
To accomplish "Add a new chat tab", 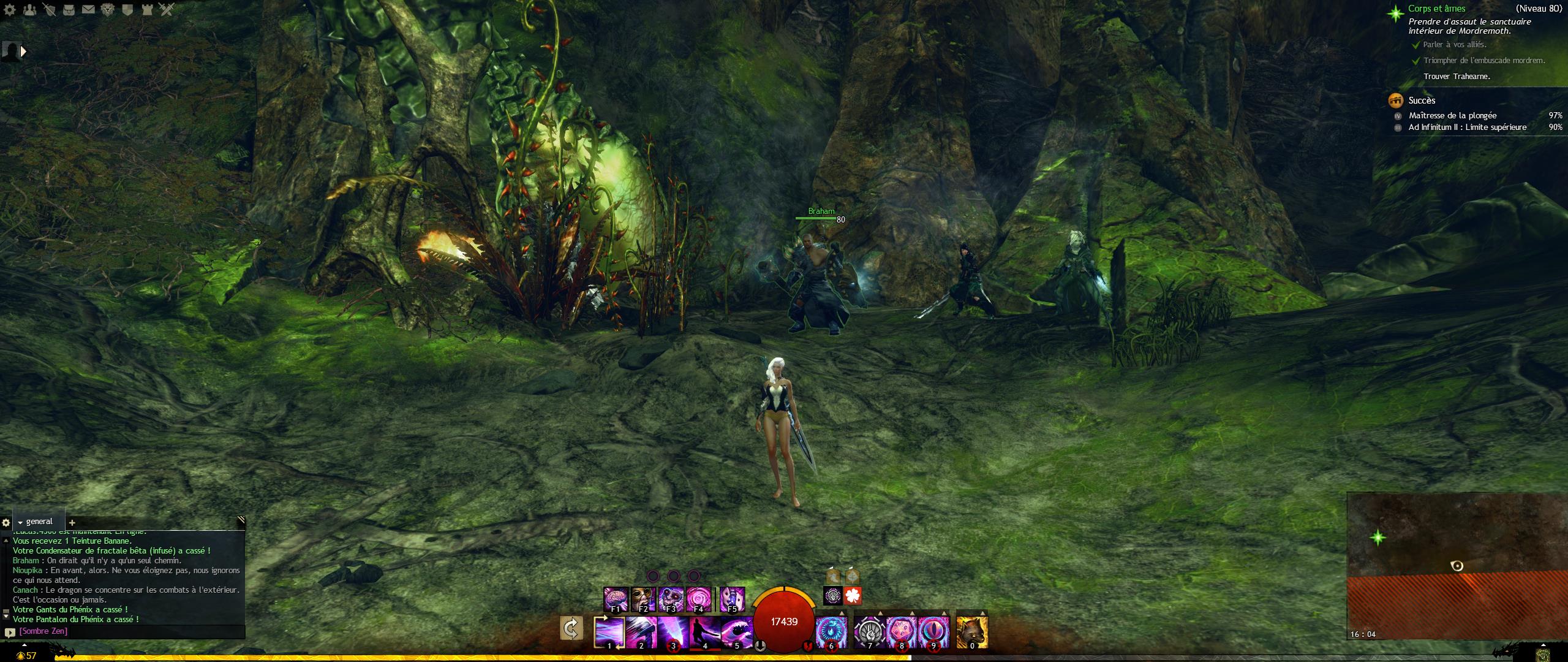I will coord(72,523).
